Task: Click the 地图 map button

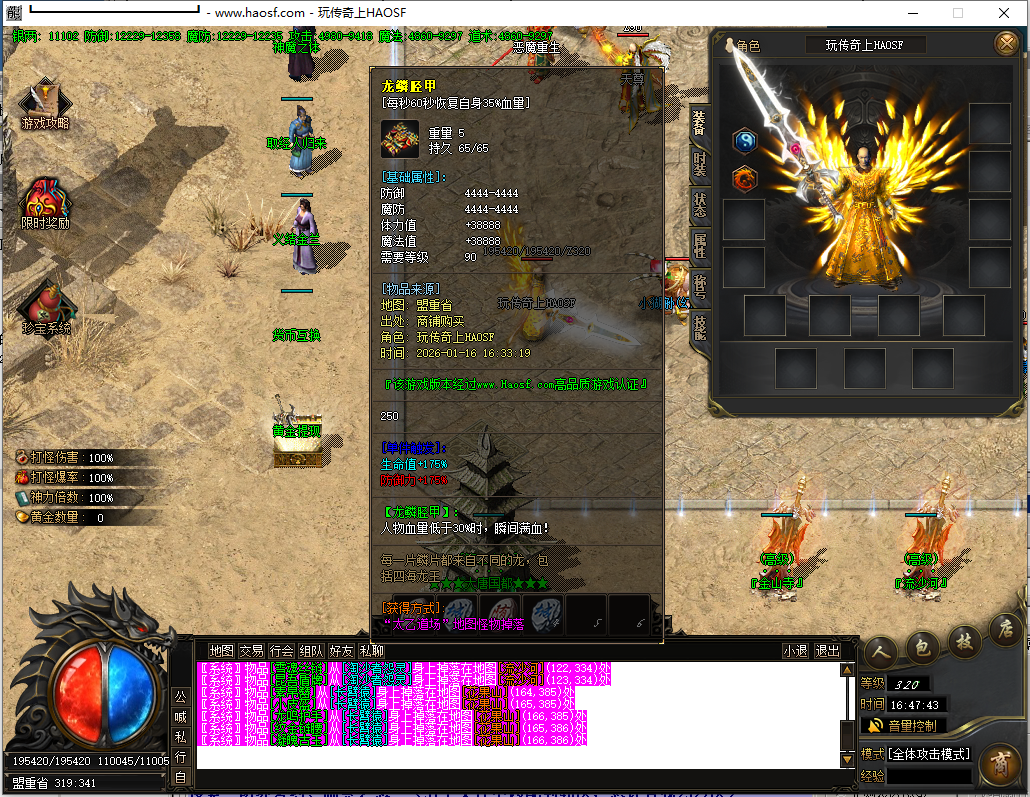Action: point(220,650)
